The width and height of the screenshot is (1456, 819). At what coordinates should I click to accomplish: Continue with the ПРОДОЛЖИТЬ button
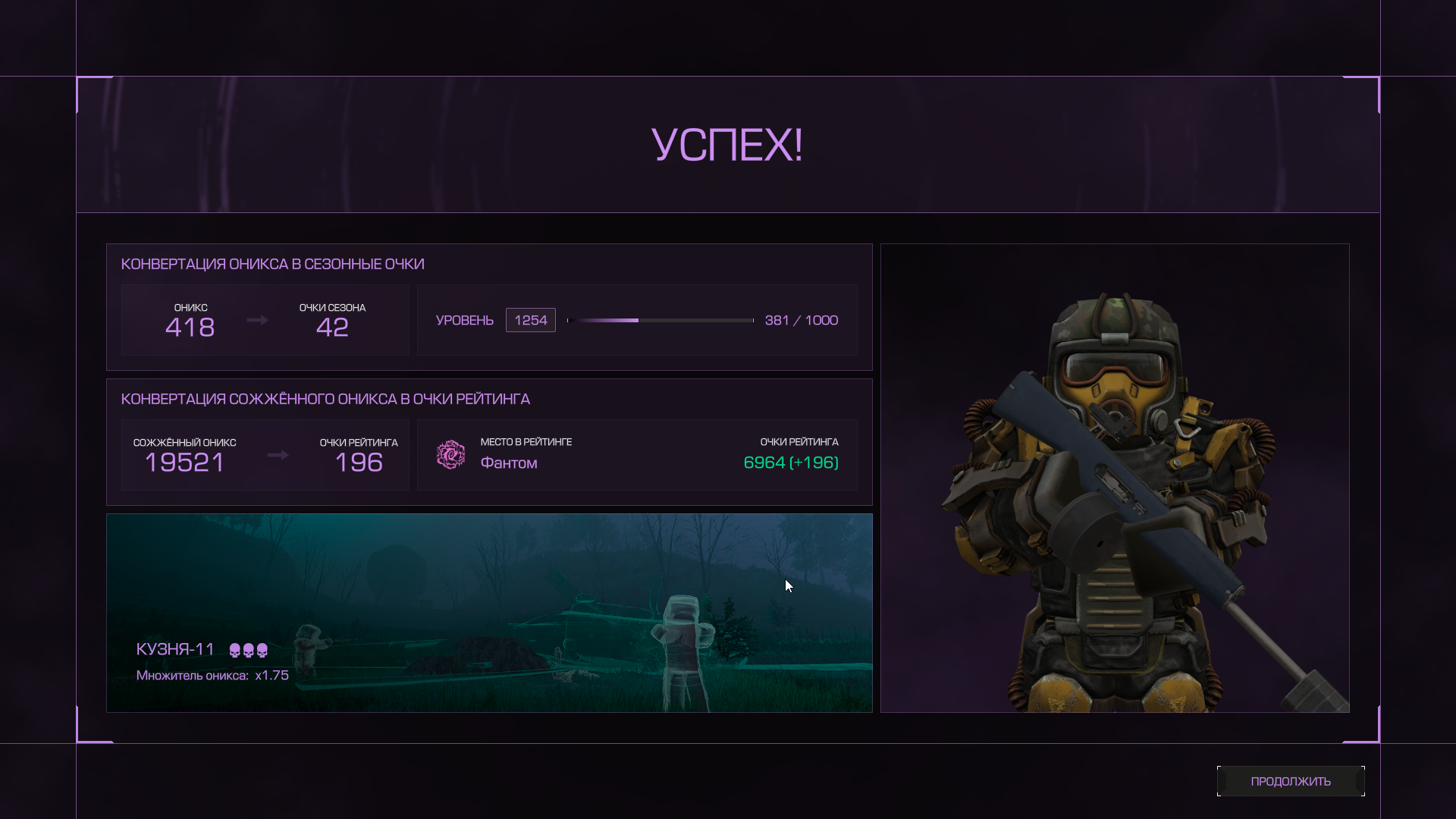click(1290, 781)
